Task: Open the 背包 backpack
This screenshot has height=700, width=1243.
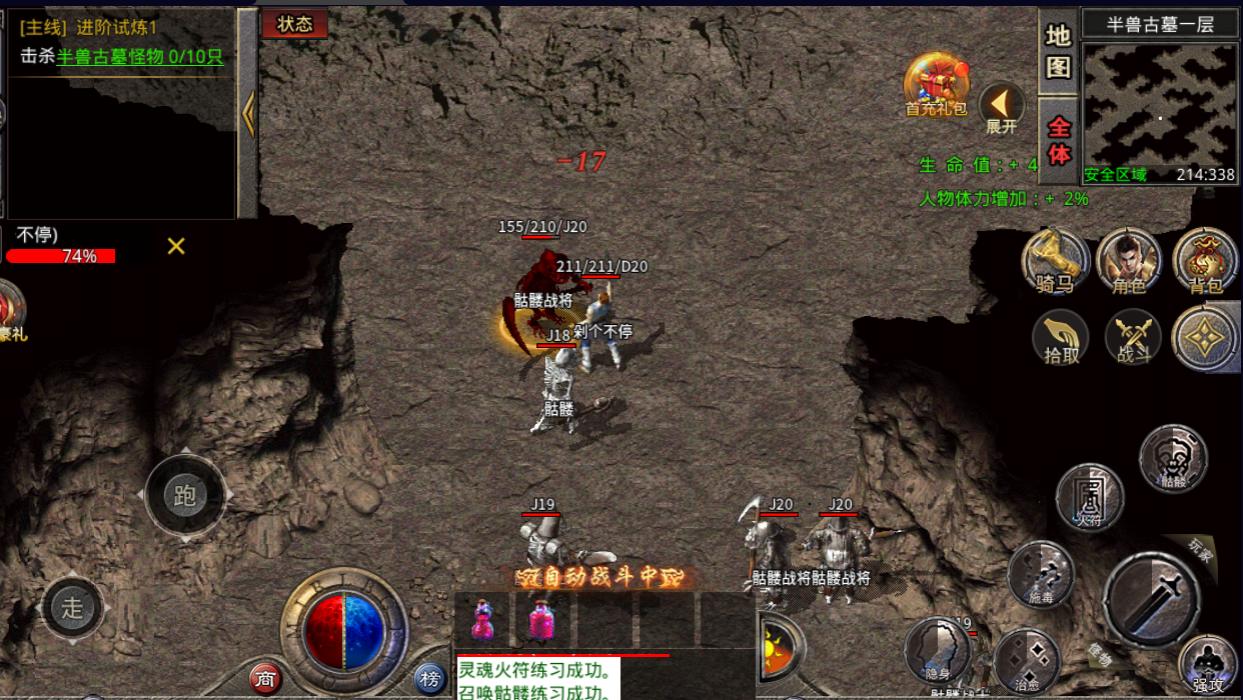Action: [1205, 262]
